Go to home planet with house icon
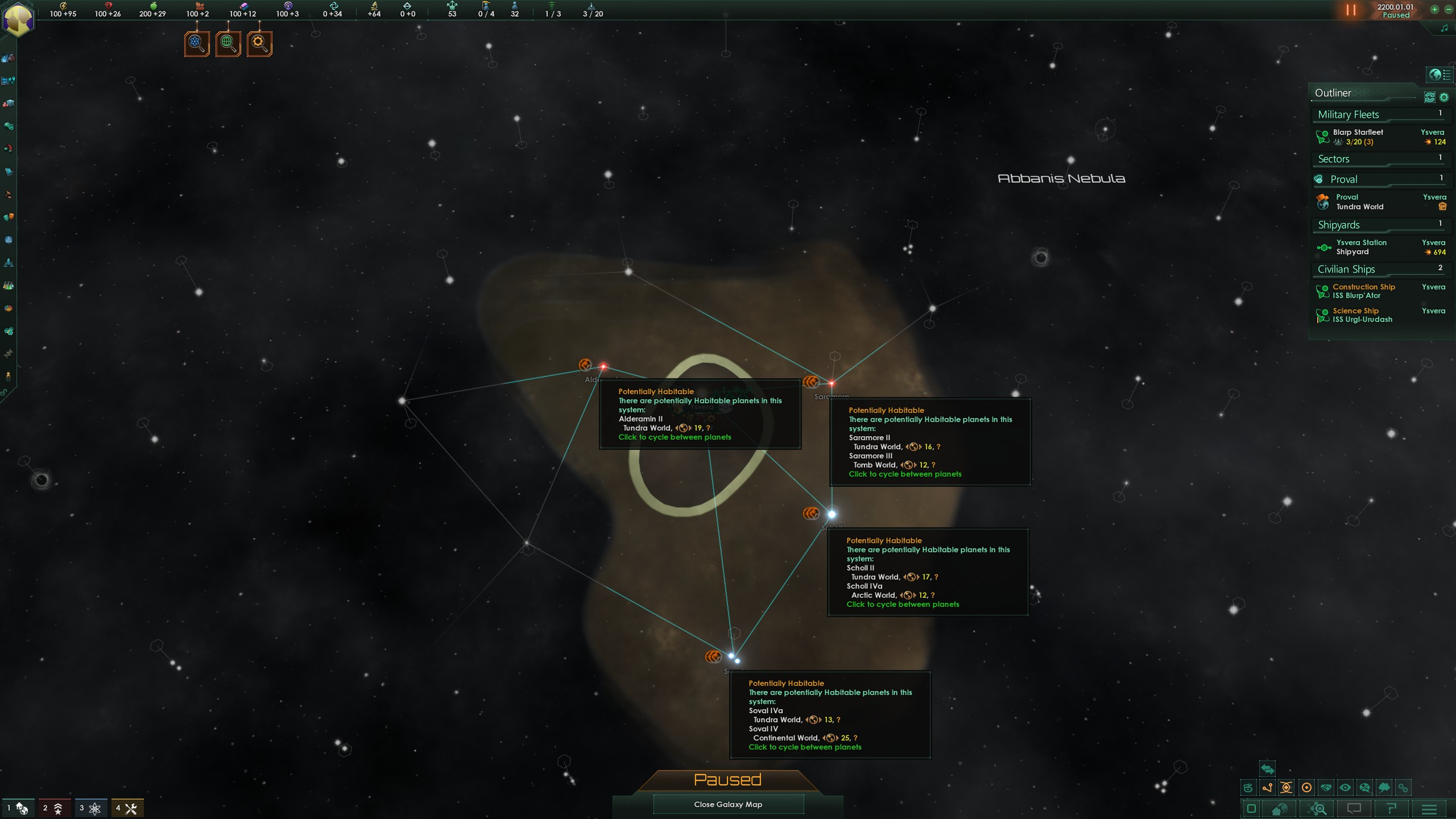Screen dimensions: 1456x819 click(1279, 809)
